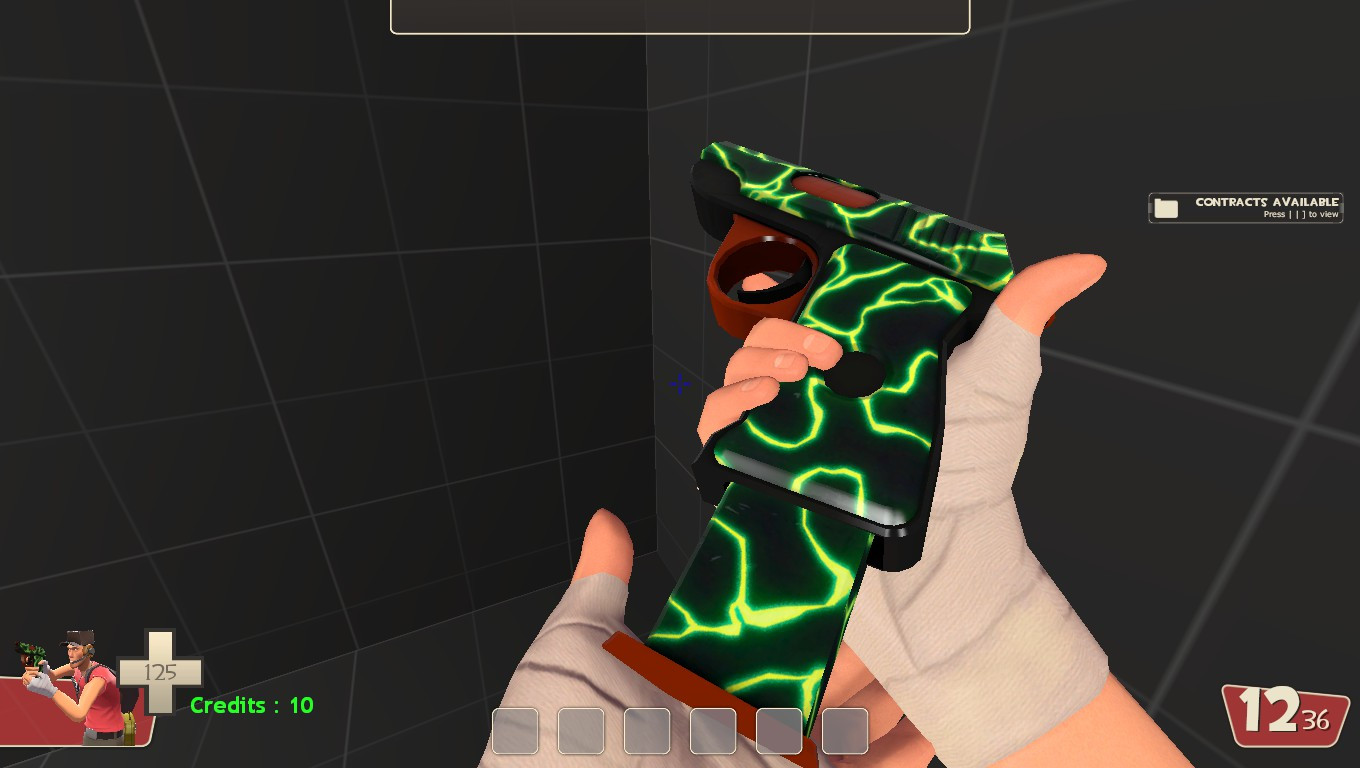
Task: Click the first empty item slot
Action: [x=514, y=731]
